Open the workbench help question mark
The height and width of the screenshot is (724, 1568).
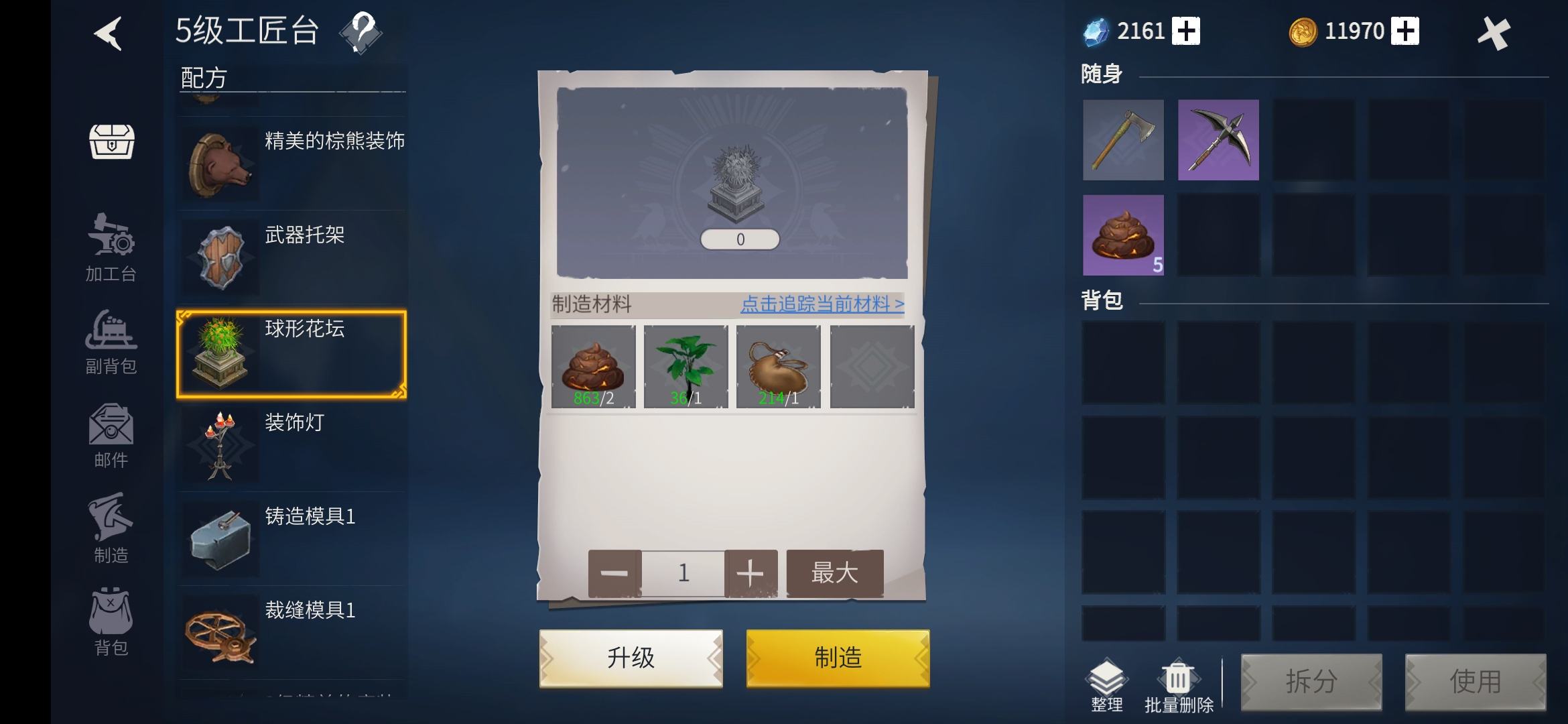361,32
